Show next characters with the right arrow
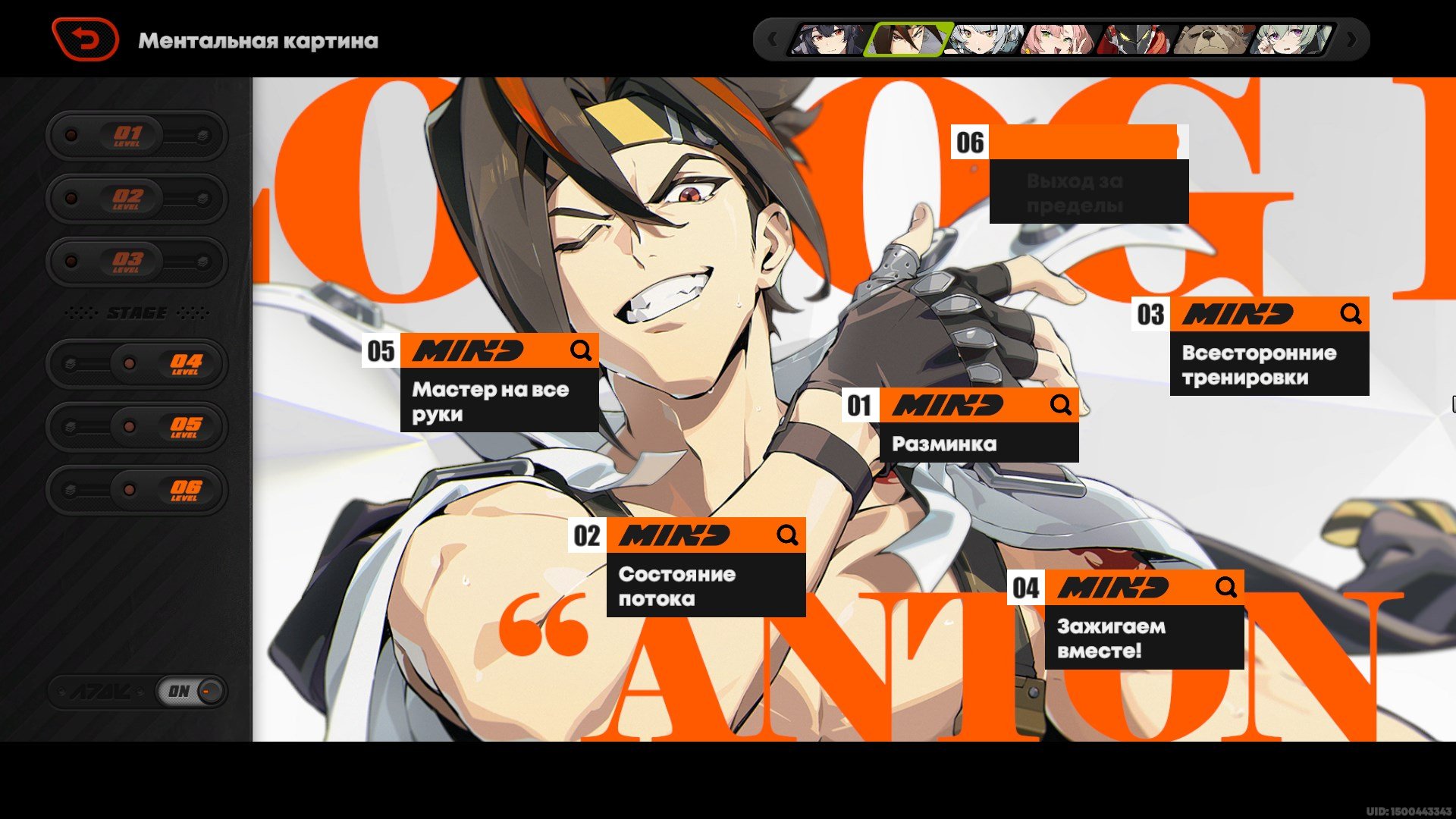 (1351, 39)
